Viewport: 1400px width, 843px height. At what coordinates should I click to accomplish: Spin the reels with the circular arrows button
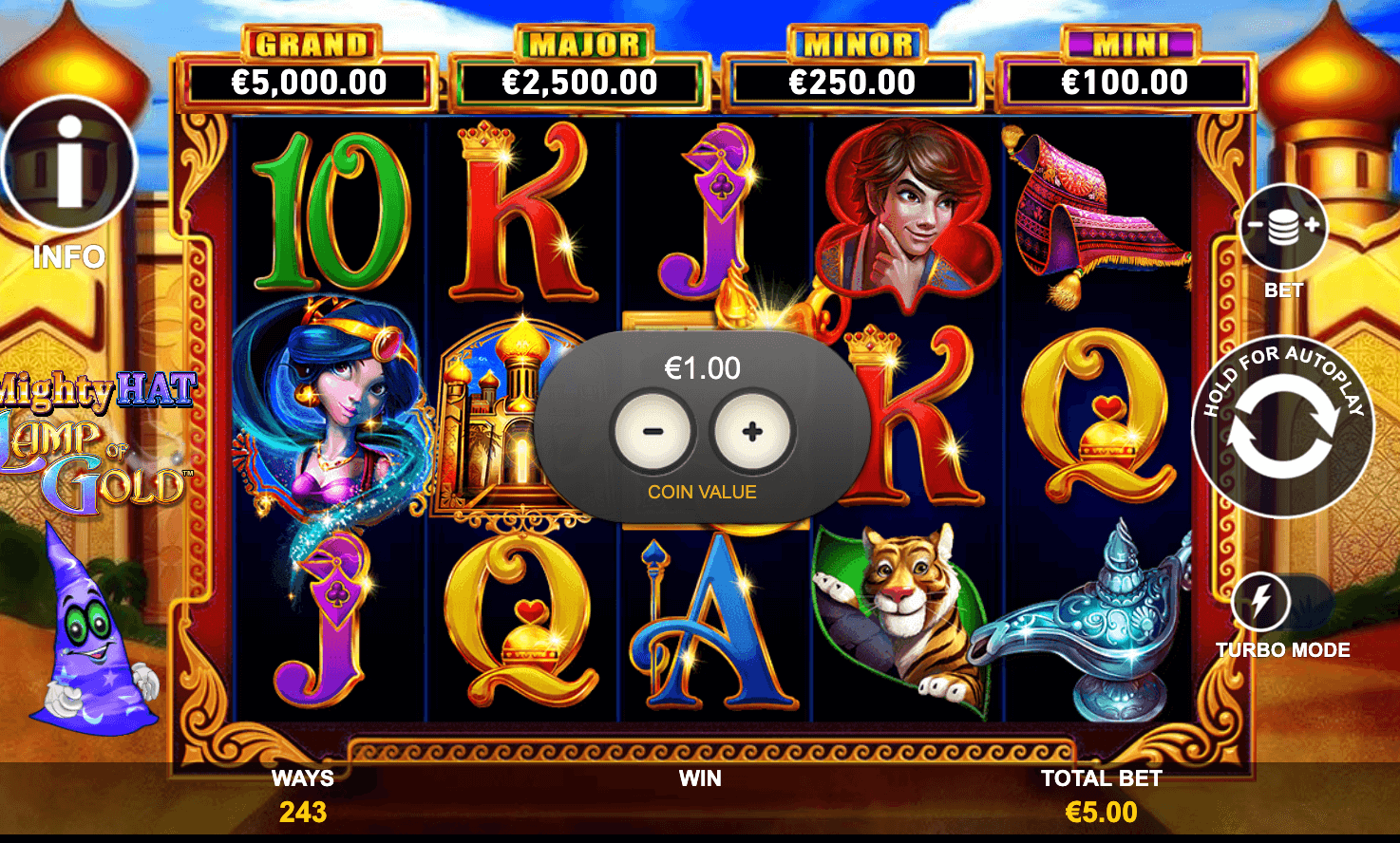[1282, 427]
